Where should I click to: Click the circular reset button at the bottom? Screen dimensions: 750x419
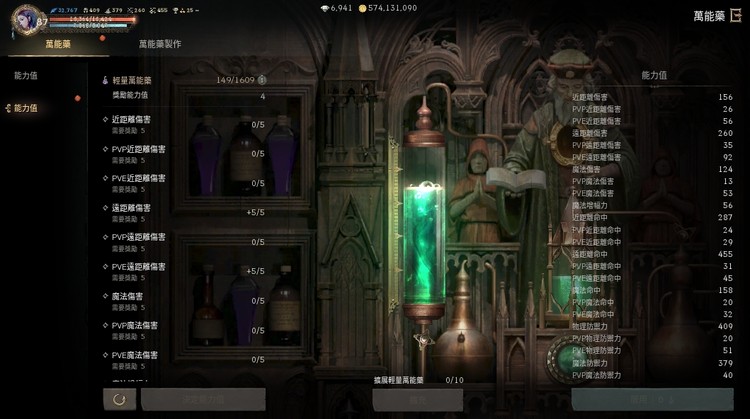[x=119, y=399]
